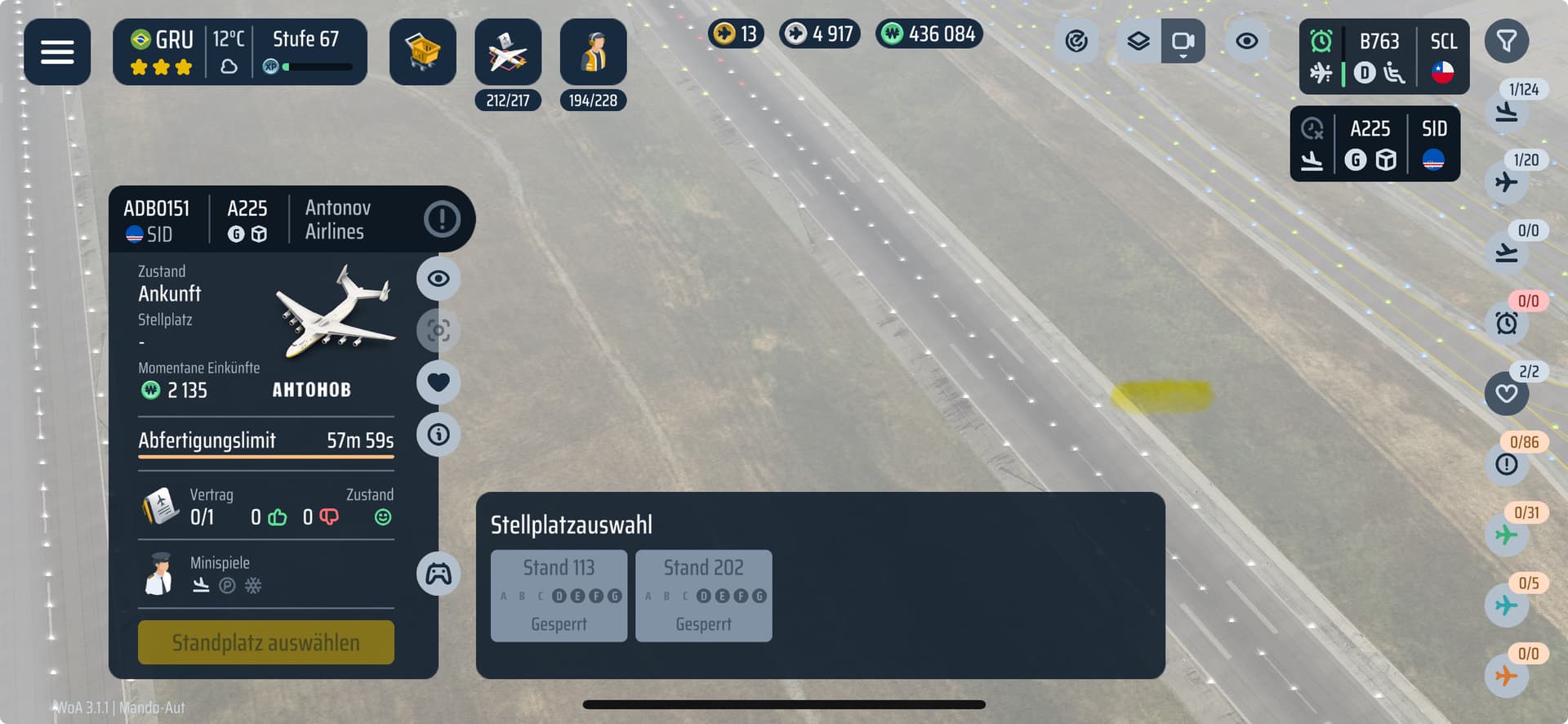Screen dimensions: 1568x724
Task: Toggle the eye visibility button in top bar
Action: pyautogui.click(x=1246, y=41)
